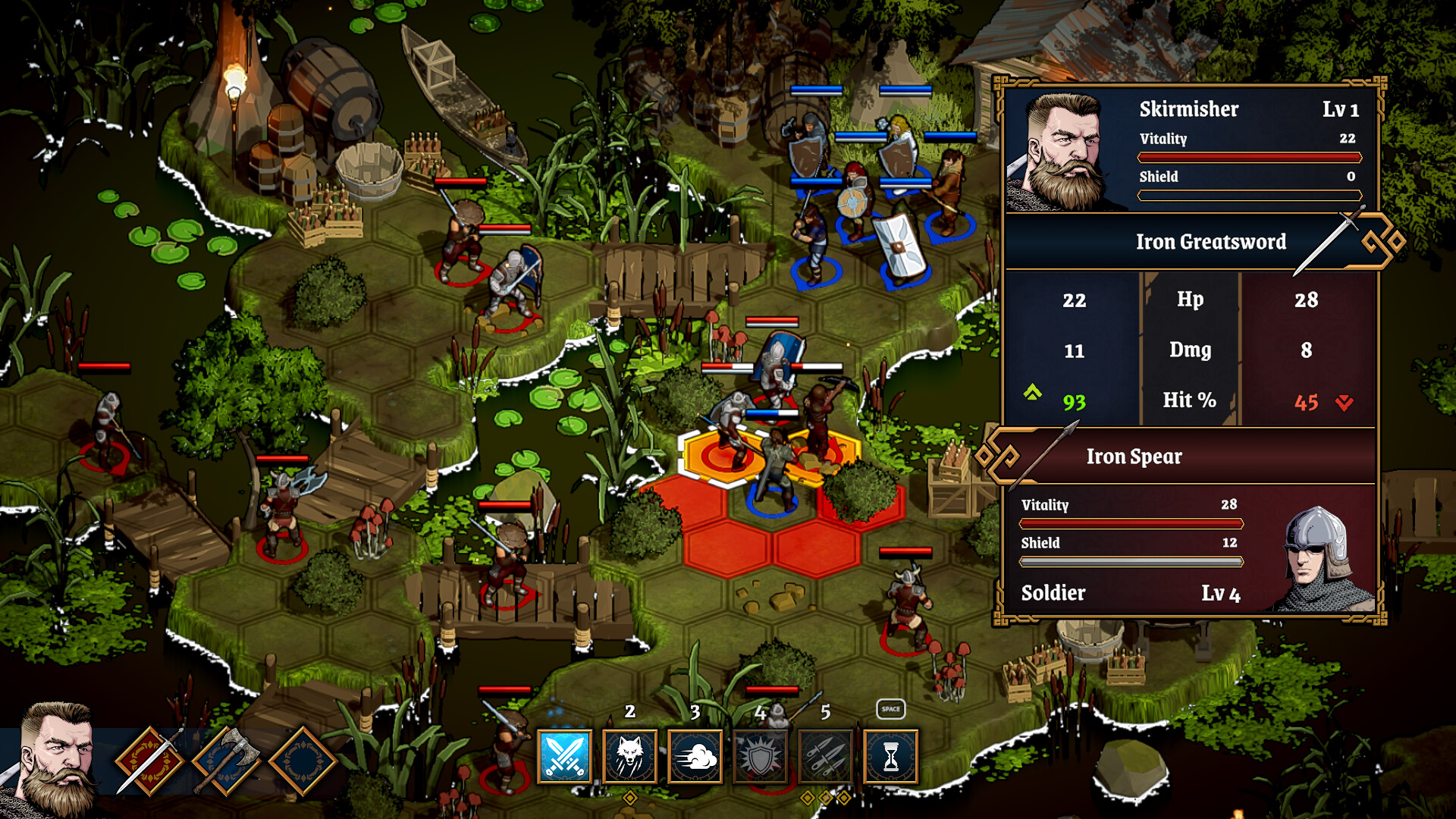Activate the wolf head ability
The height and width of the screenshot is (819, 1456).
629,756
